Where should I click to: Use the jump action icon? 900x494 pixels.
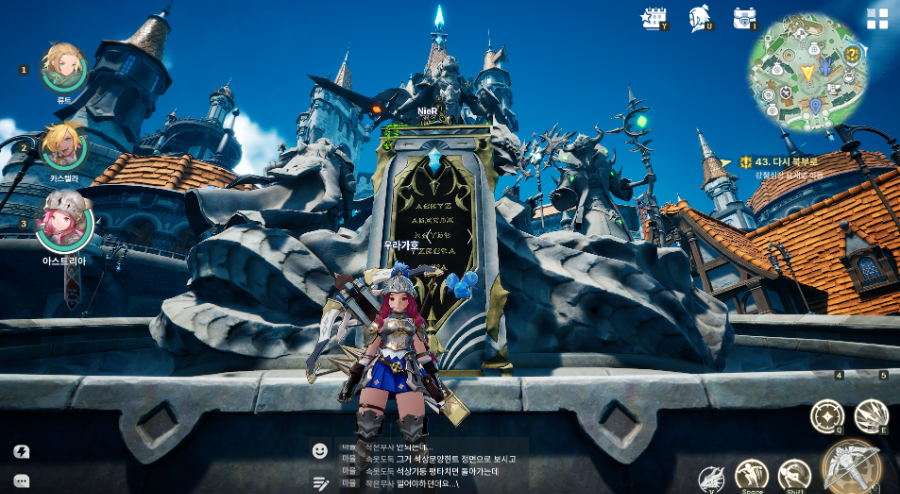tap(751, 475)
